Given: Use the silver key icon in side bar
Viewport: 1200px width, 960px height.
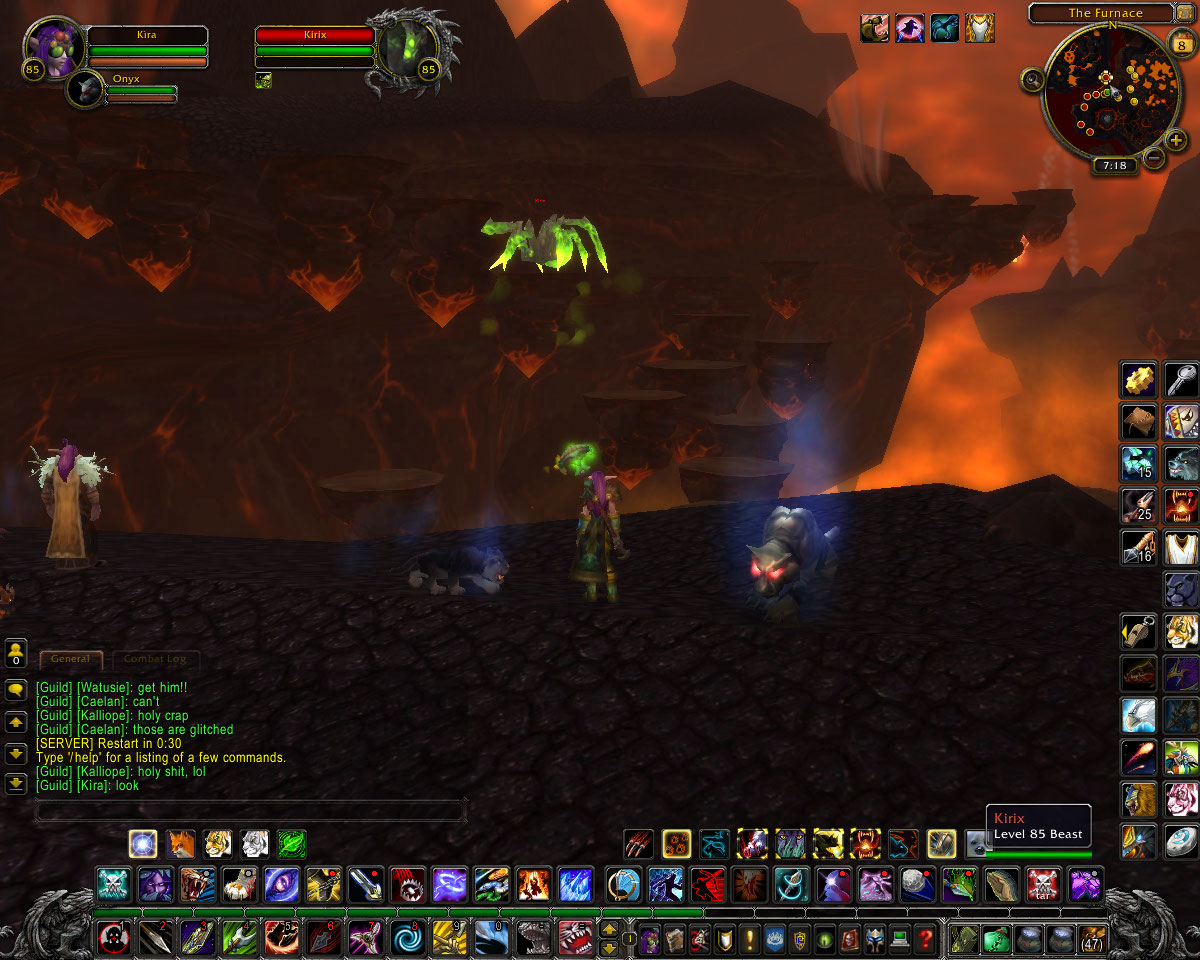Looking at the screenshot, I should pos(1182,380).
